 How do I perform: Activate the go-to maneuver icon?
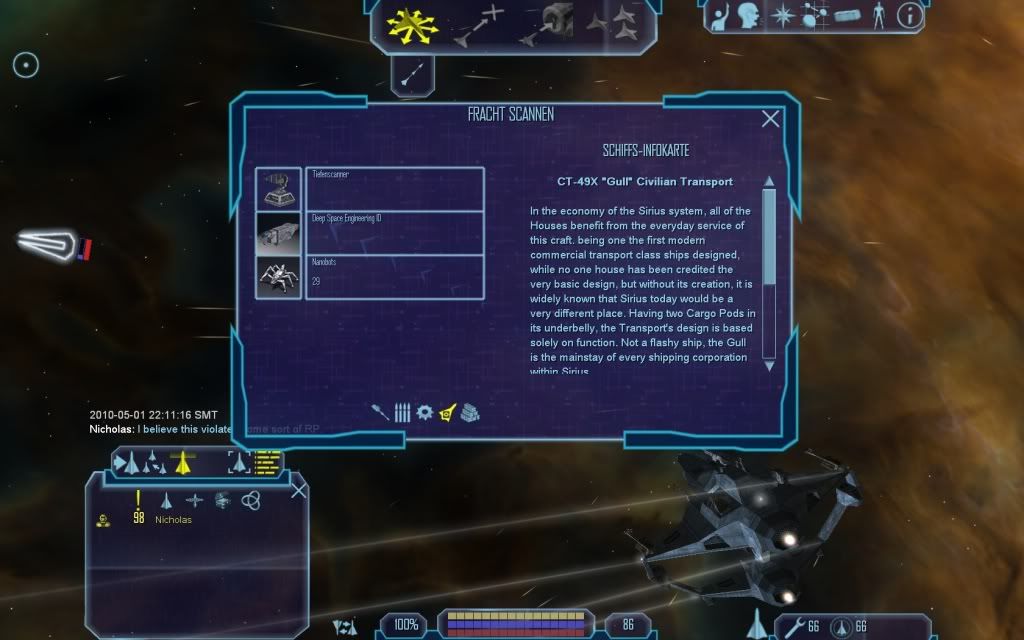coord(479,24)
